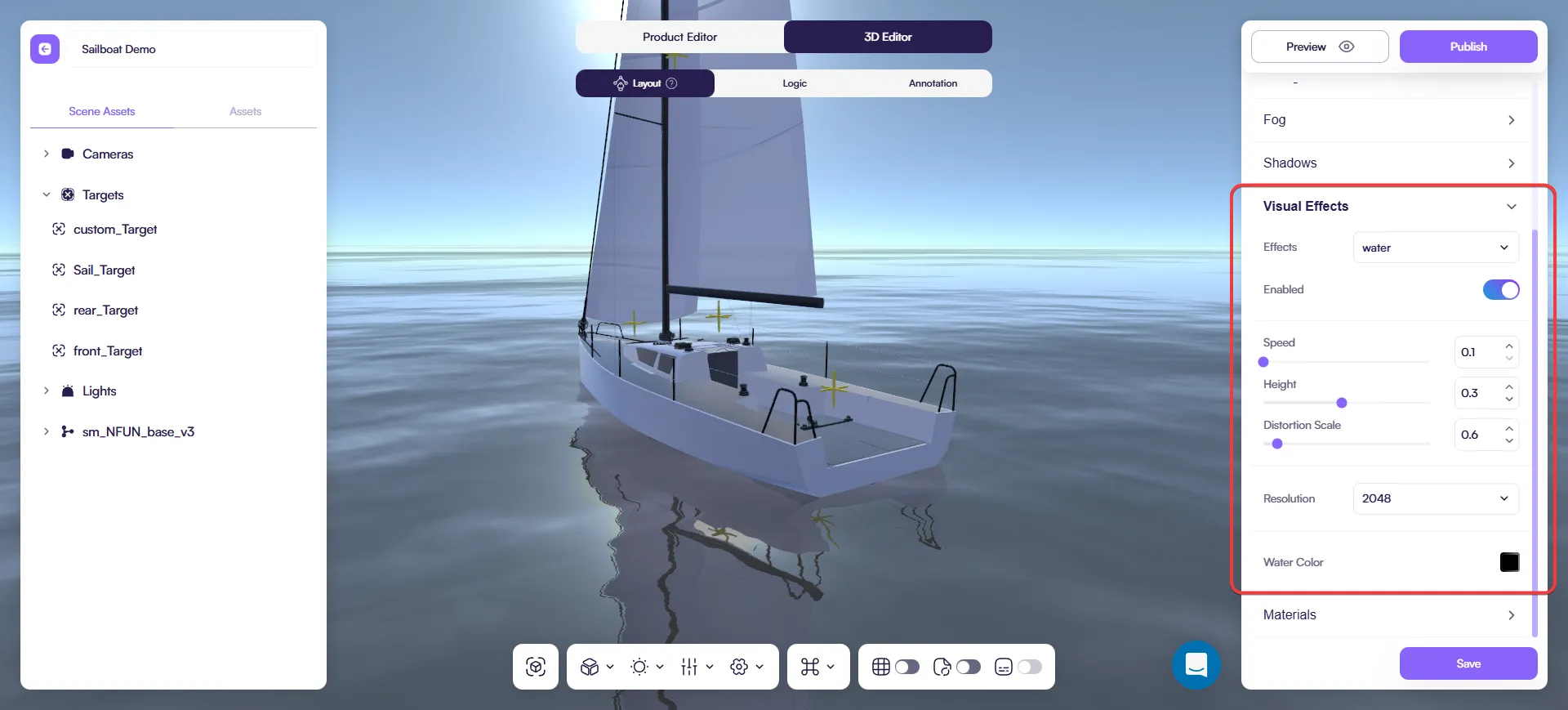
Task: Open the chat support bubble
Action: coord(1196,665)
